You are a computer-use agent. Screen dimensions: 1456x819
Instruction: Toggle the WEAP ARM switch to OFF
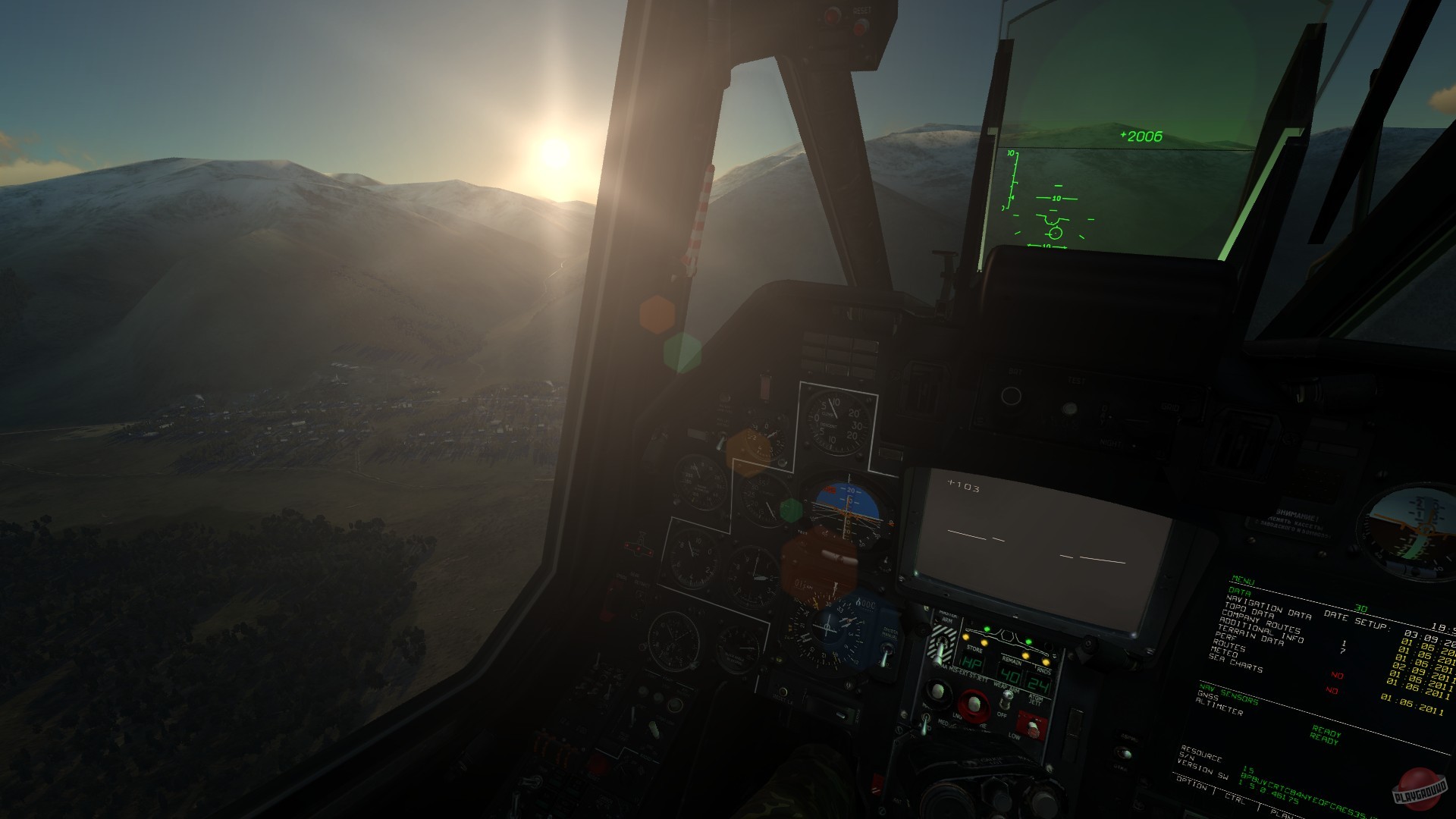tap(1006, 699)
